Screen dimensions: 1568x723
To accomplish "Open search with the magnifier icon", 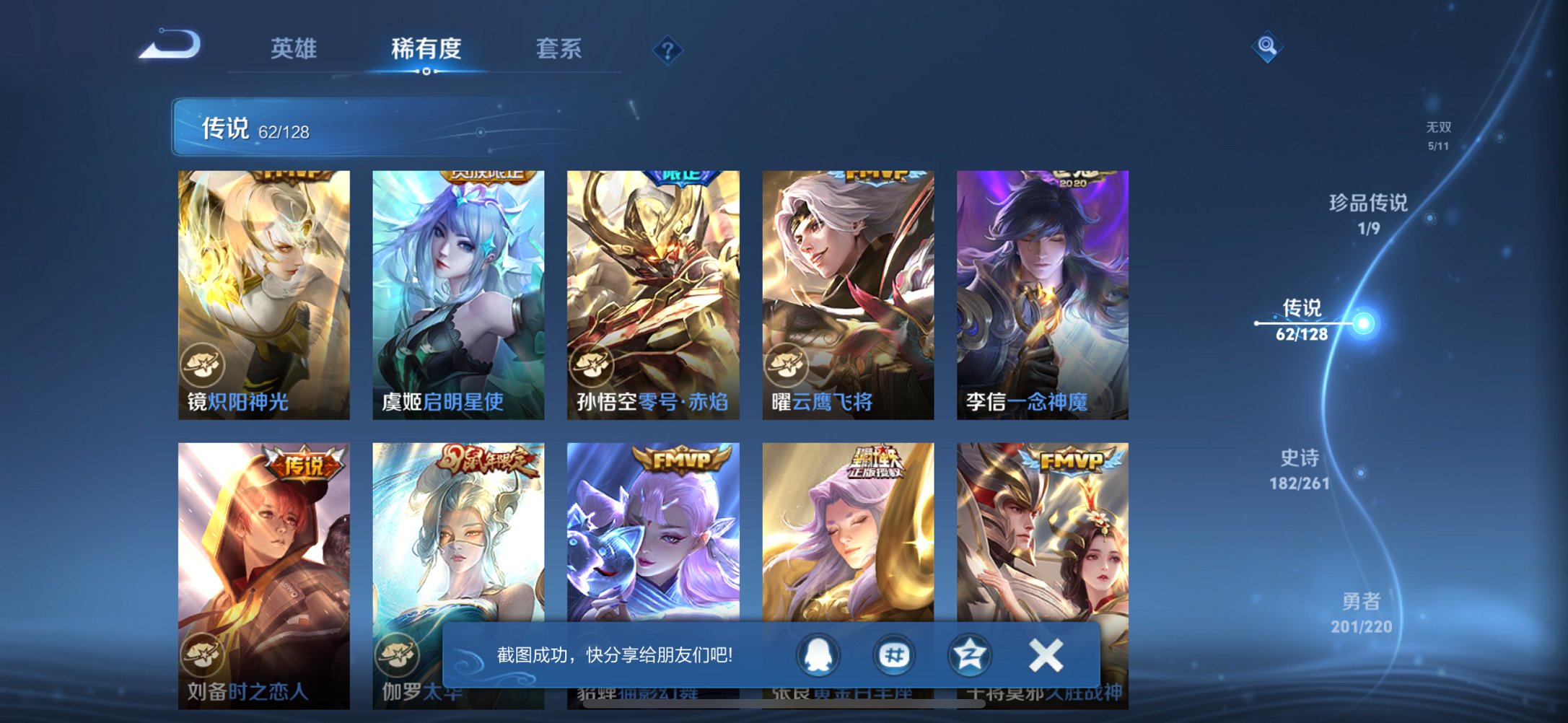I will click(x=1269, y=46).
